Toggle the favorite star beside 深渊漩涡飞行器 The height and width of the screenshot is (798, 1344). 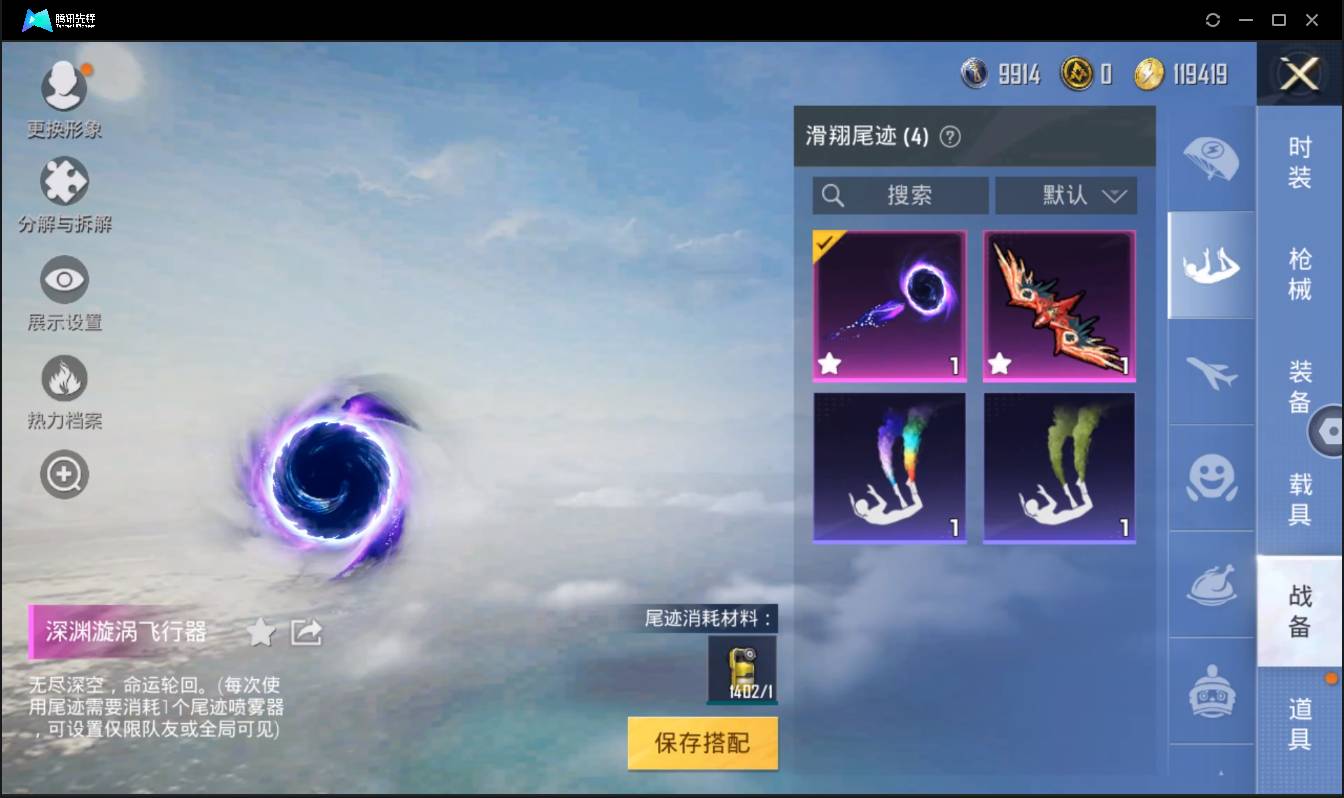point(260,632)
